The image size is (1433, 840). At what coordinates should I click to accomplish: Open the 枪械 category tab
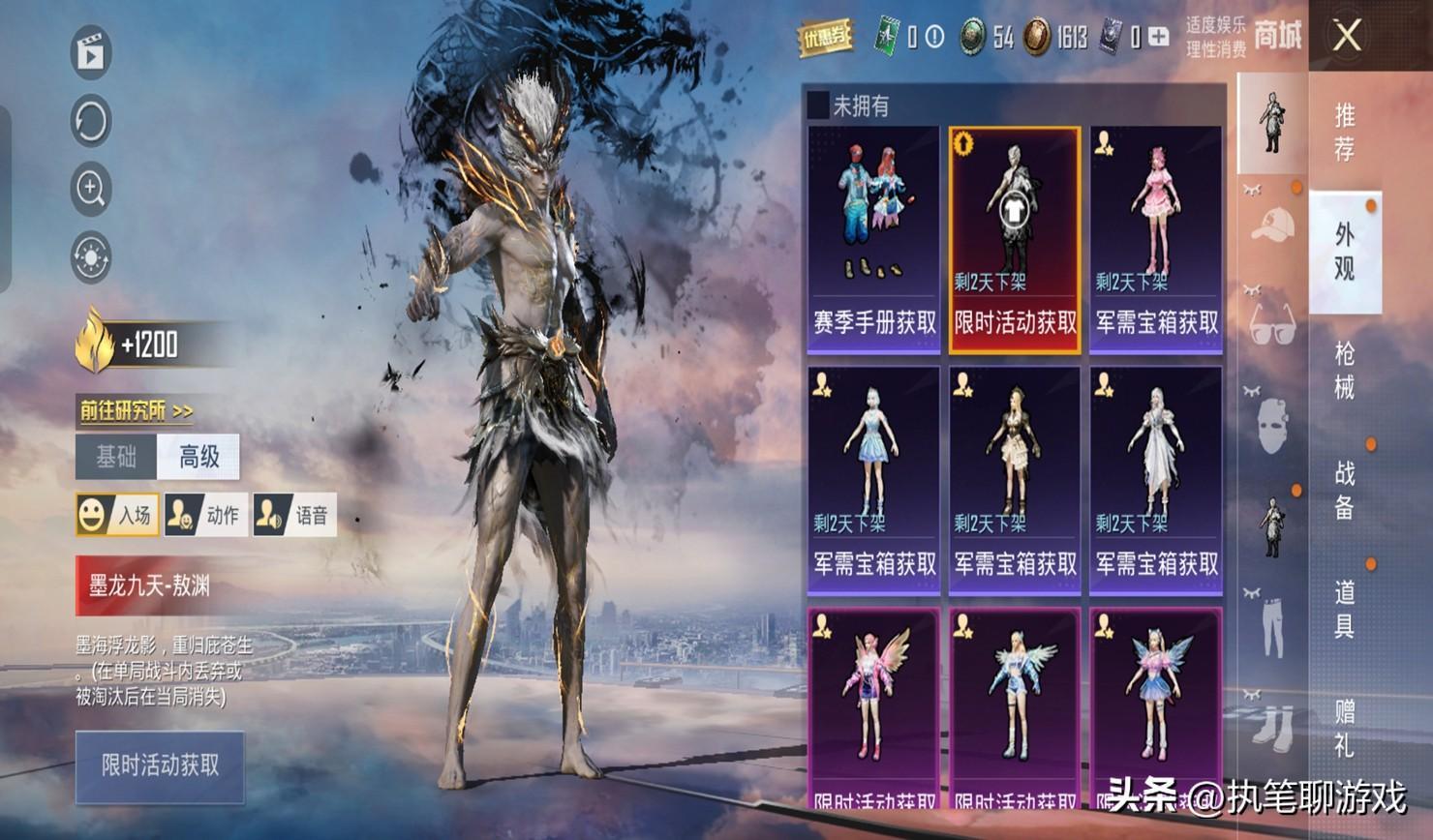click(1345, 370)
